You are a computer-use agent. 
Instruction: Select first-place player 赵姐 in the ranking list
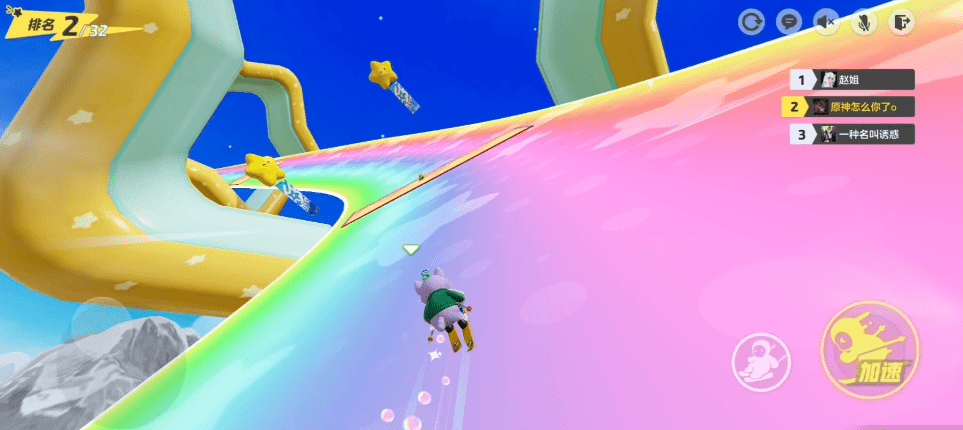click(852, 80)
